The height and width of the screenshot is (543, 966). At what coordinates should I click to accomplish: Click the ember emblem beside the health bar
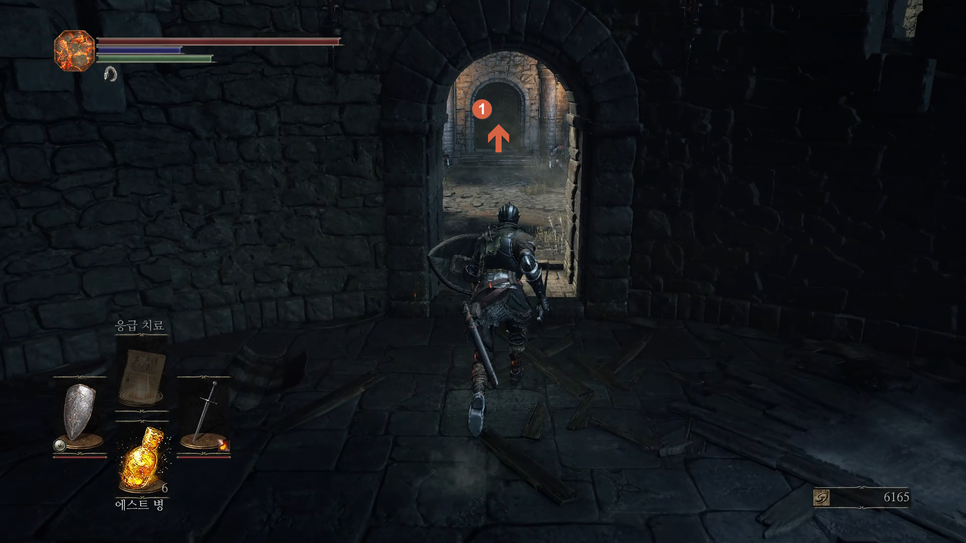[x=74, y=50]
